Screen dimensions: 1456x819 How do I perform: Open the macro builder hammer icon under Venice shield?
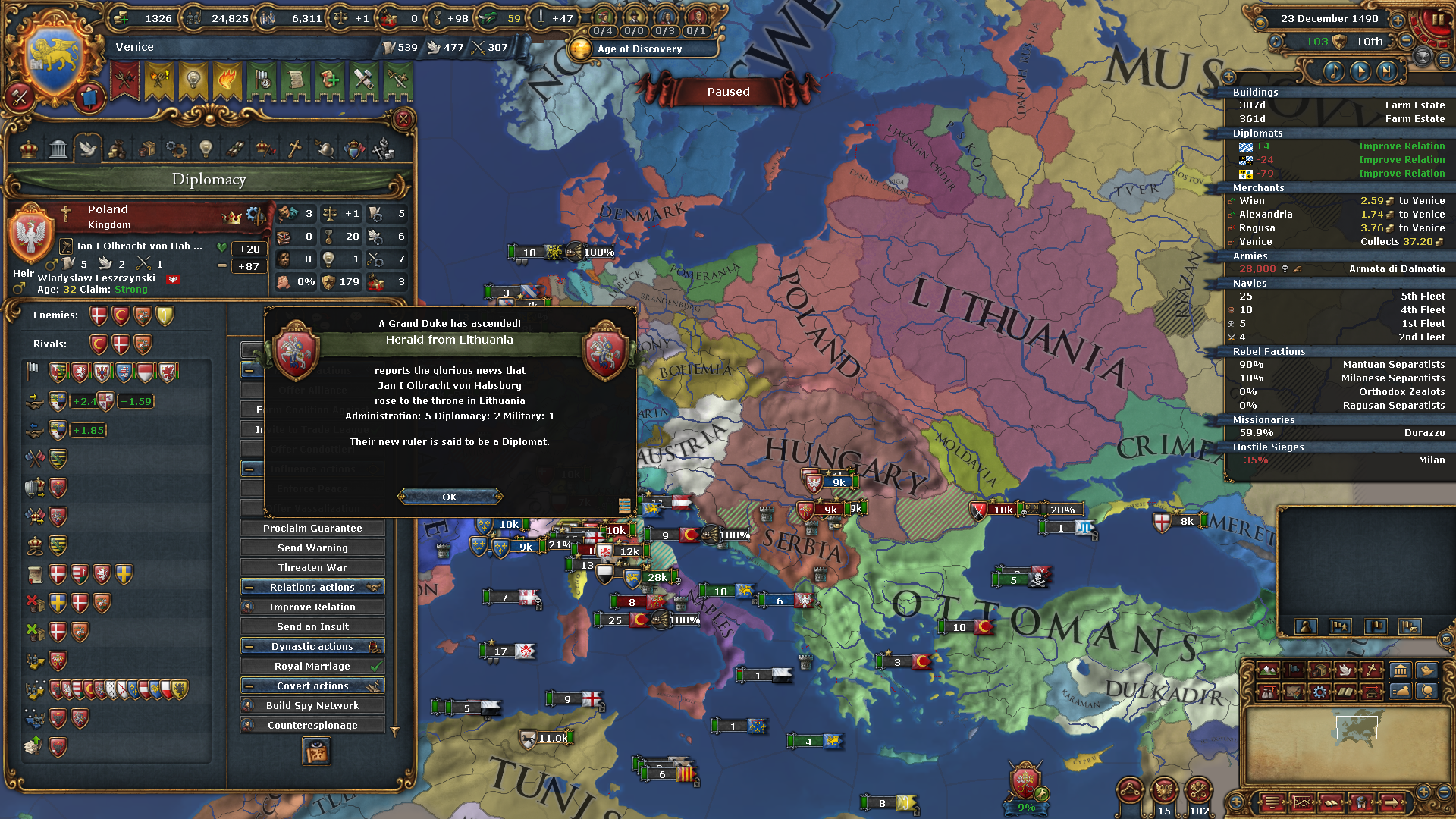click(20, 96)
